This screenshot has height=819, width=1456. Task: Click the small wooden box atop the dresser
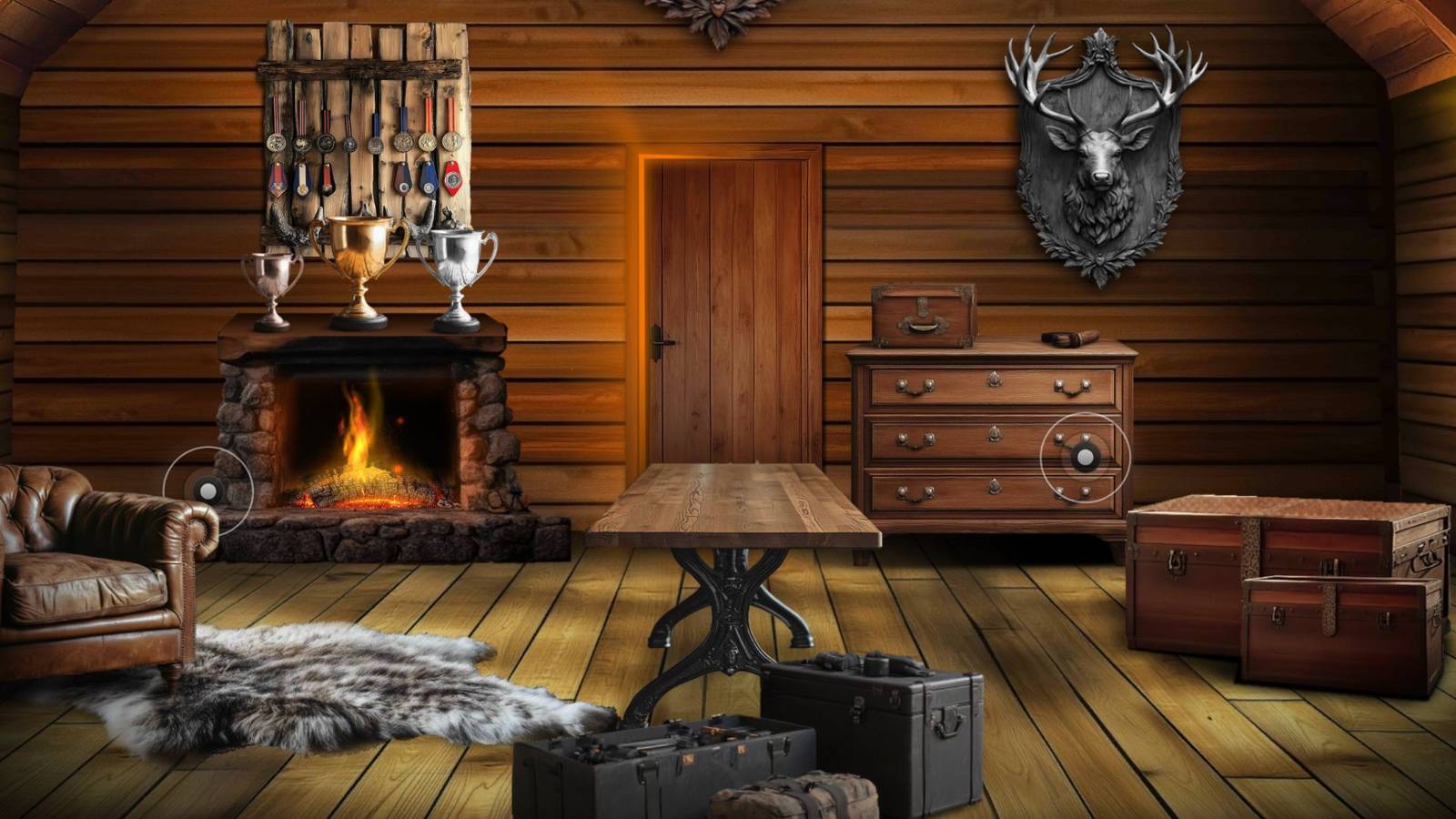click(x=924, y=314)
